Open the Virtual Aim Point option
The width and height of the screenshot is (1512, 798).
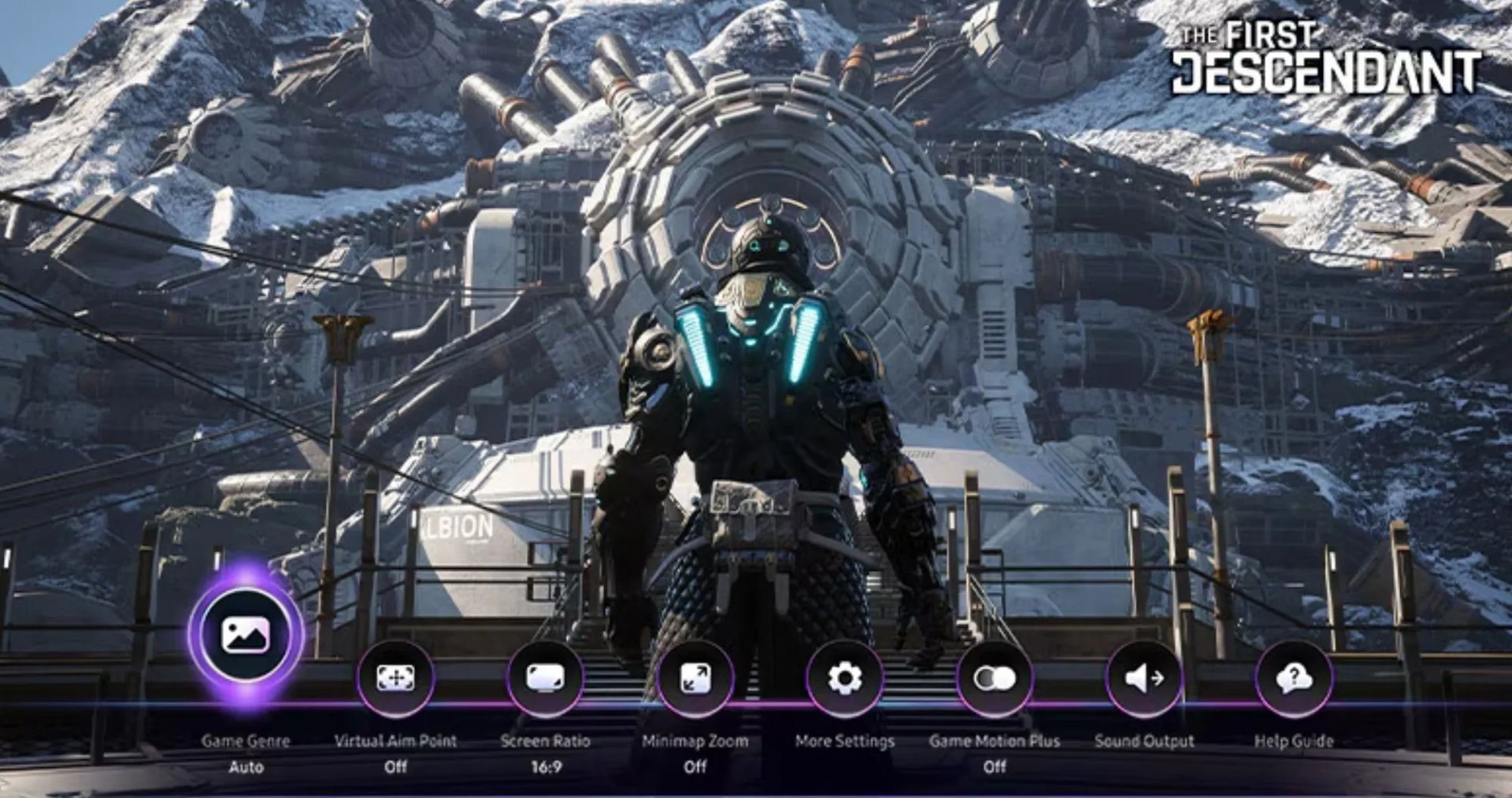click(395, 678)
